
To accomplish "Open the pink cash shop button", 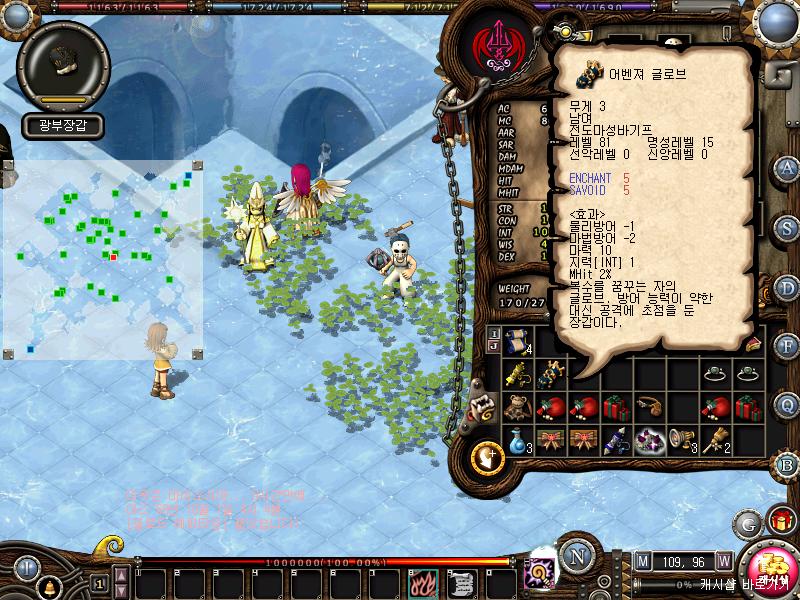I will pos(771,563).
